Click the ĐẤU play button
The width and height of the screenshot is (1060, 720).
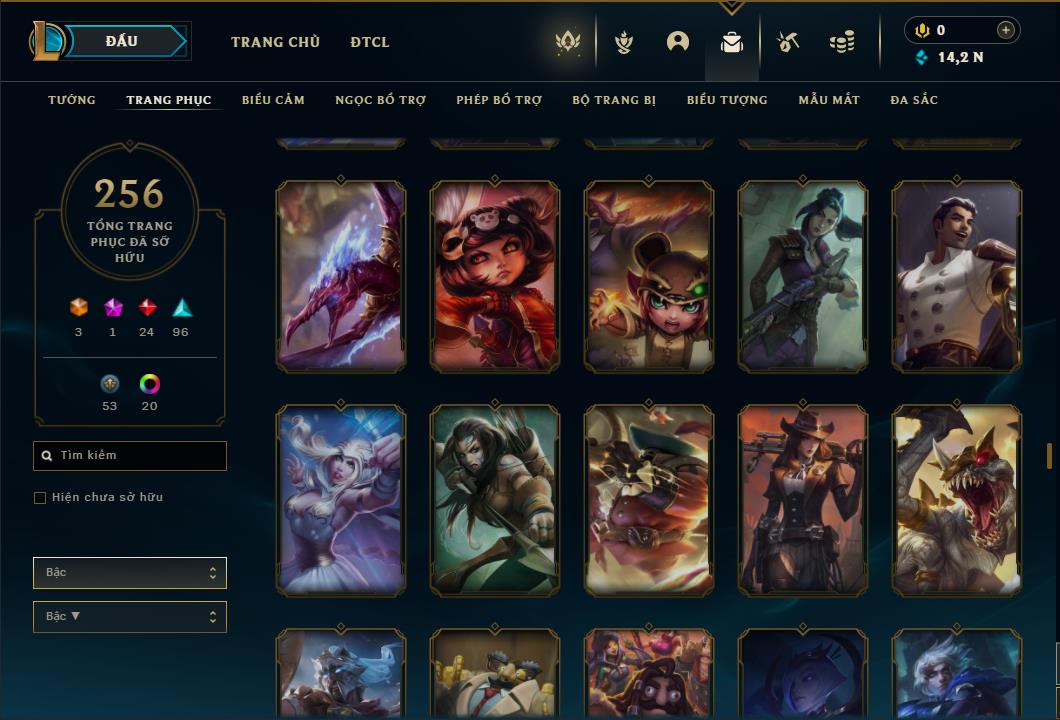[x=120, y=41]
